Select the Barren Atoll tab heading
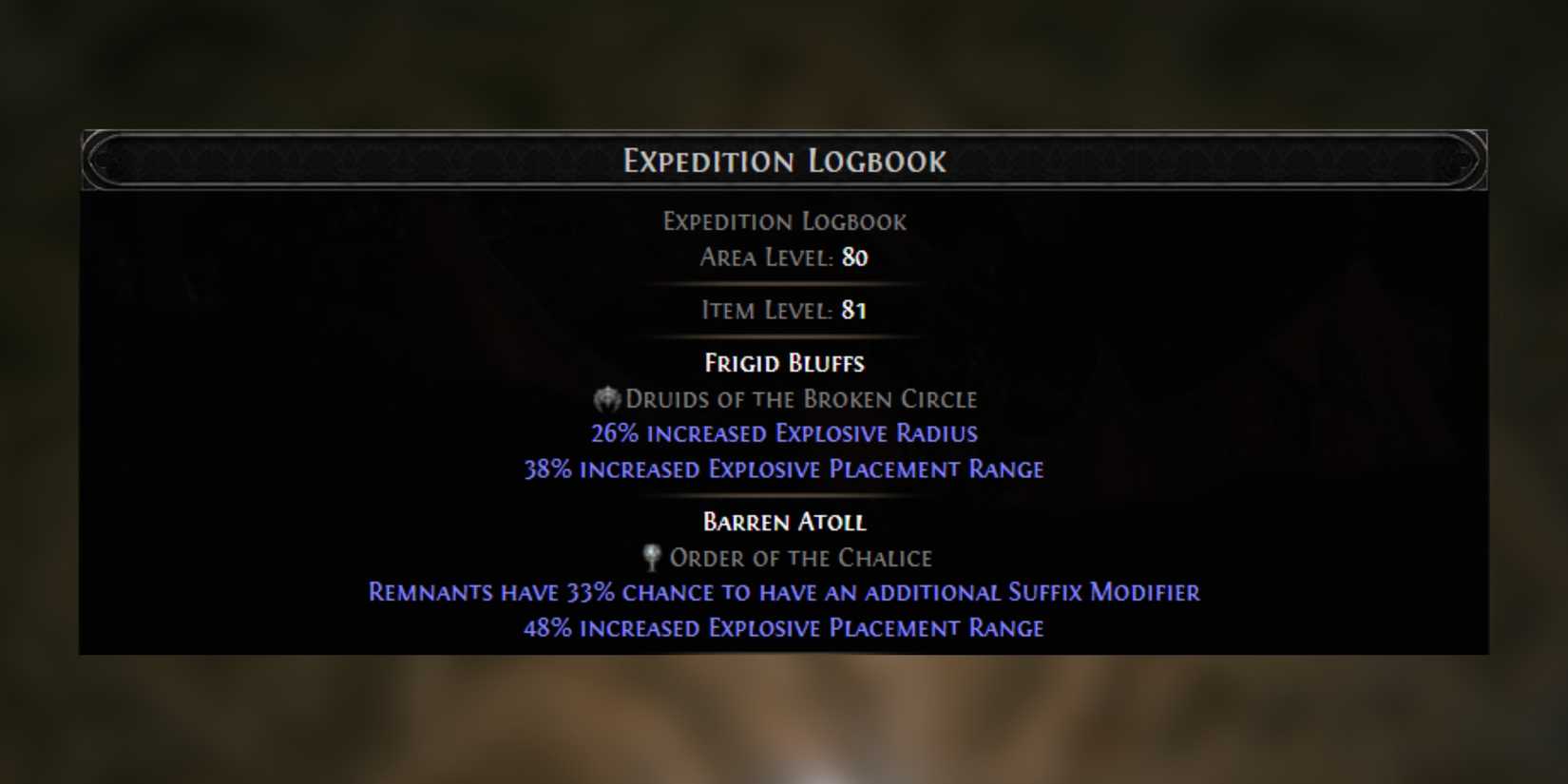 tap(784, 522)
